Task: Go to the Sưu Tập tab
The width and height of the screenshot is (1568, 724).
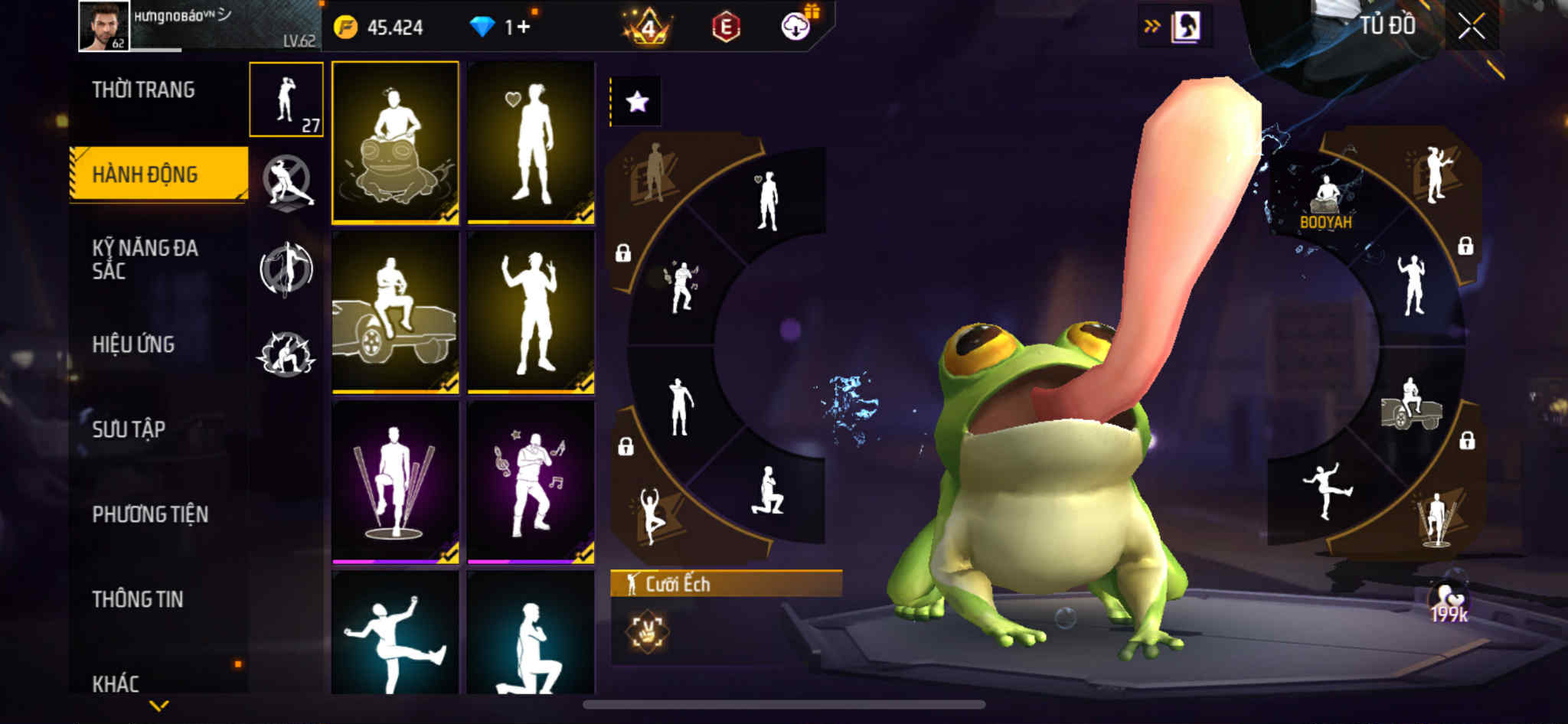Action: click(129, 429)
